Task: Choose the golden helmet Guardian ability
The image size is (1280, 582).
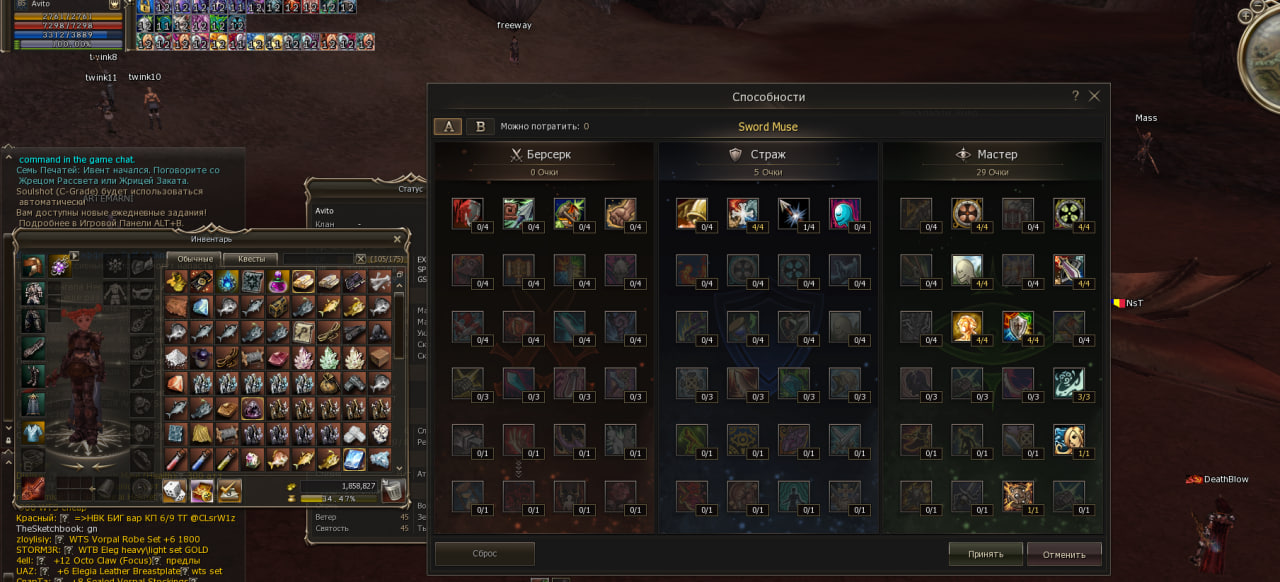Action: click(691, 213)
